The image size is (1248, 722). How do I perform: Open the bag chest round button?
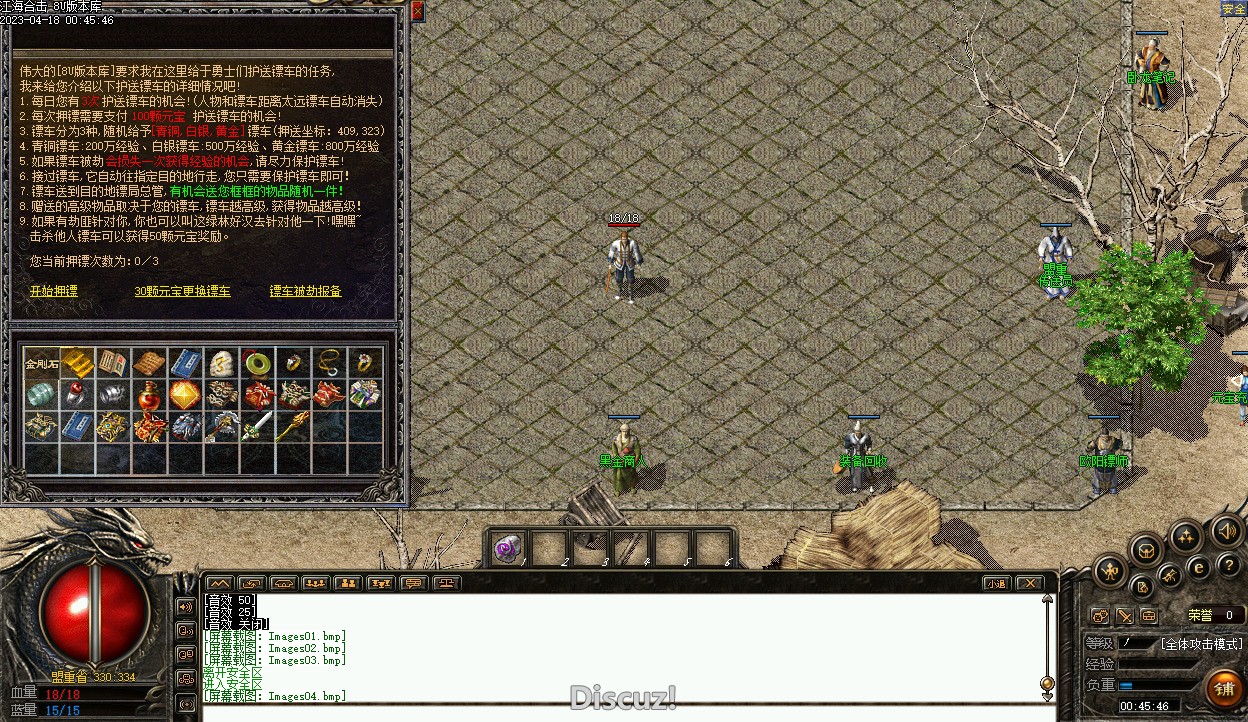pos(1146,549)
